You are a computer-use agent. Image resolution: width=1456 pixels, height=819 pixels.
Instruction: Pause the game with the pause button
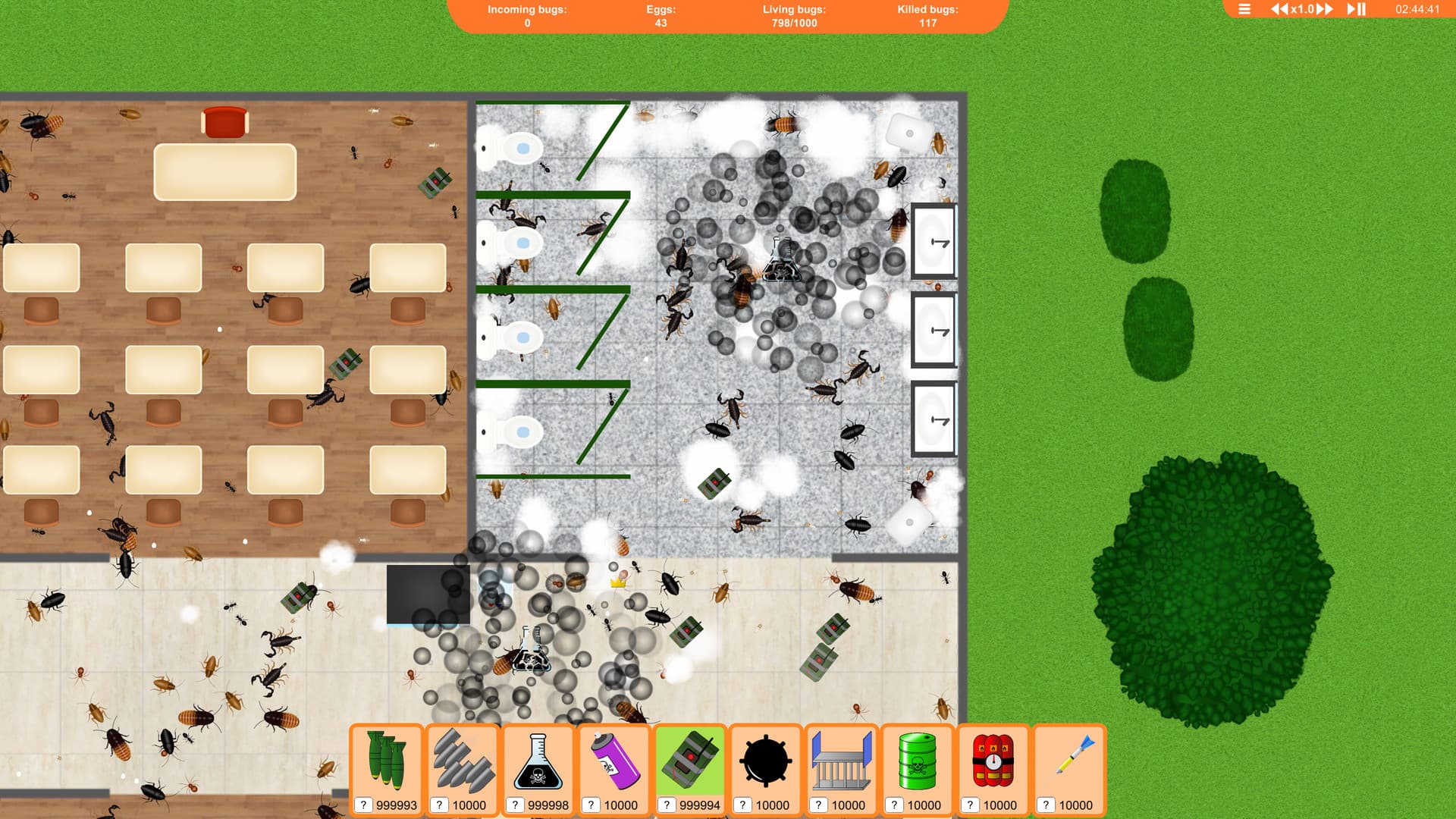click(x=1363, y=10)
